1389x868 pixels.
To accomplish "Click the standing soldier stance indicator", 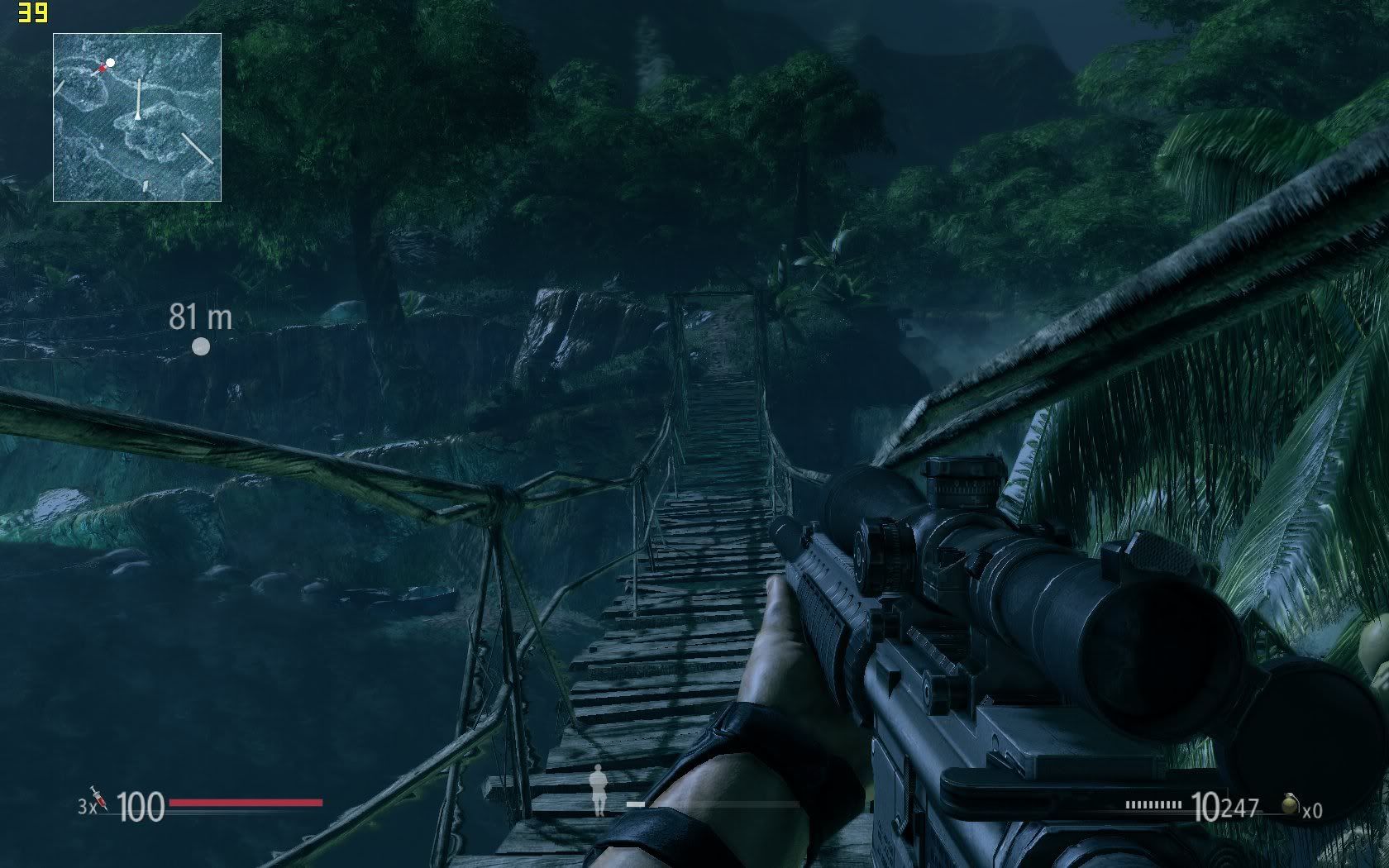I will (x=599, y=790).
